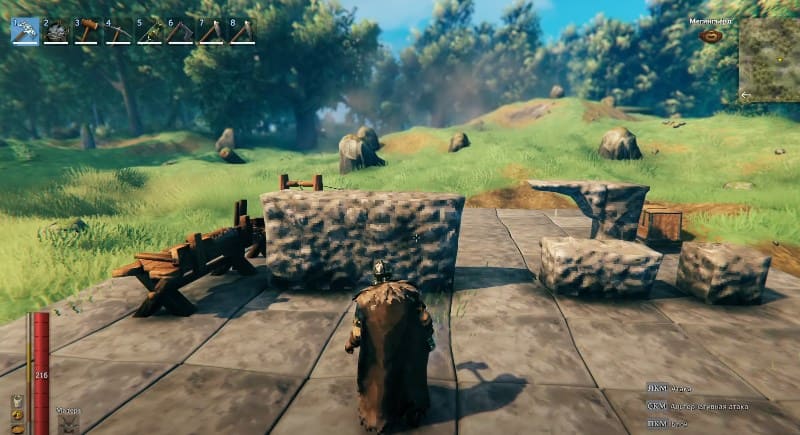The width and height of the screenshot is (800, 435).
Task: Activate the Moder forsaken power icon
Action: click(x=68, y=423)
